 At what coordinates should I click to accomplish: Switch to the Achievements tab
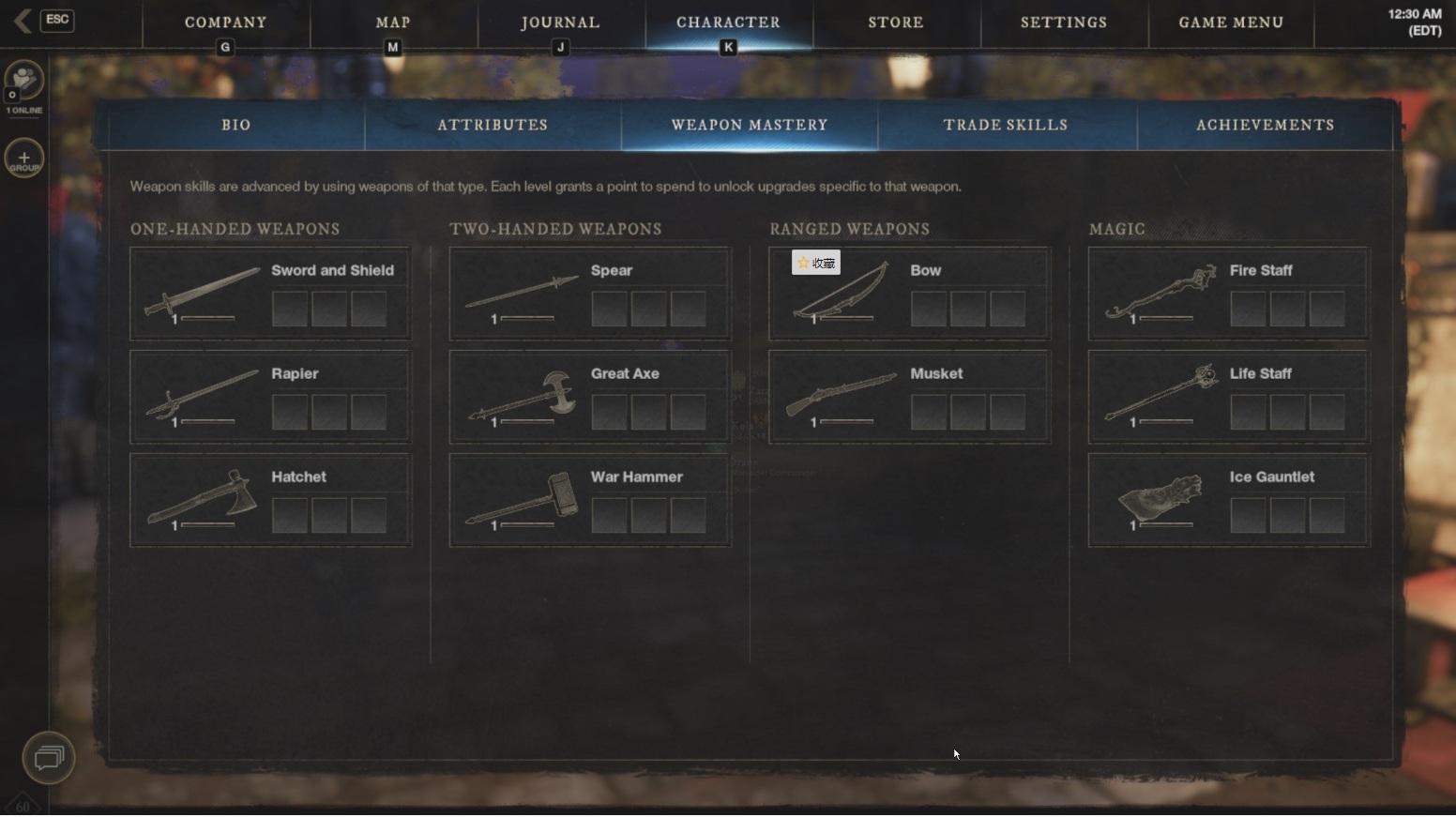[1265, 125]
